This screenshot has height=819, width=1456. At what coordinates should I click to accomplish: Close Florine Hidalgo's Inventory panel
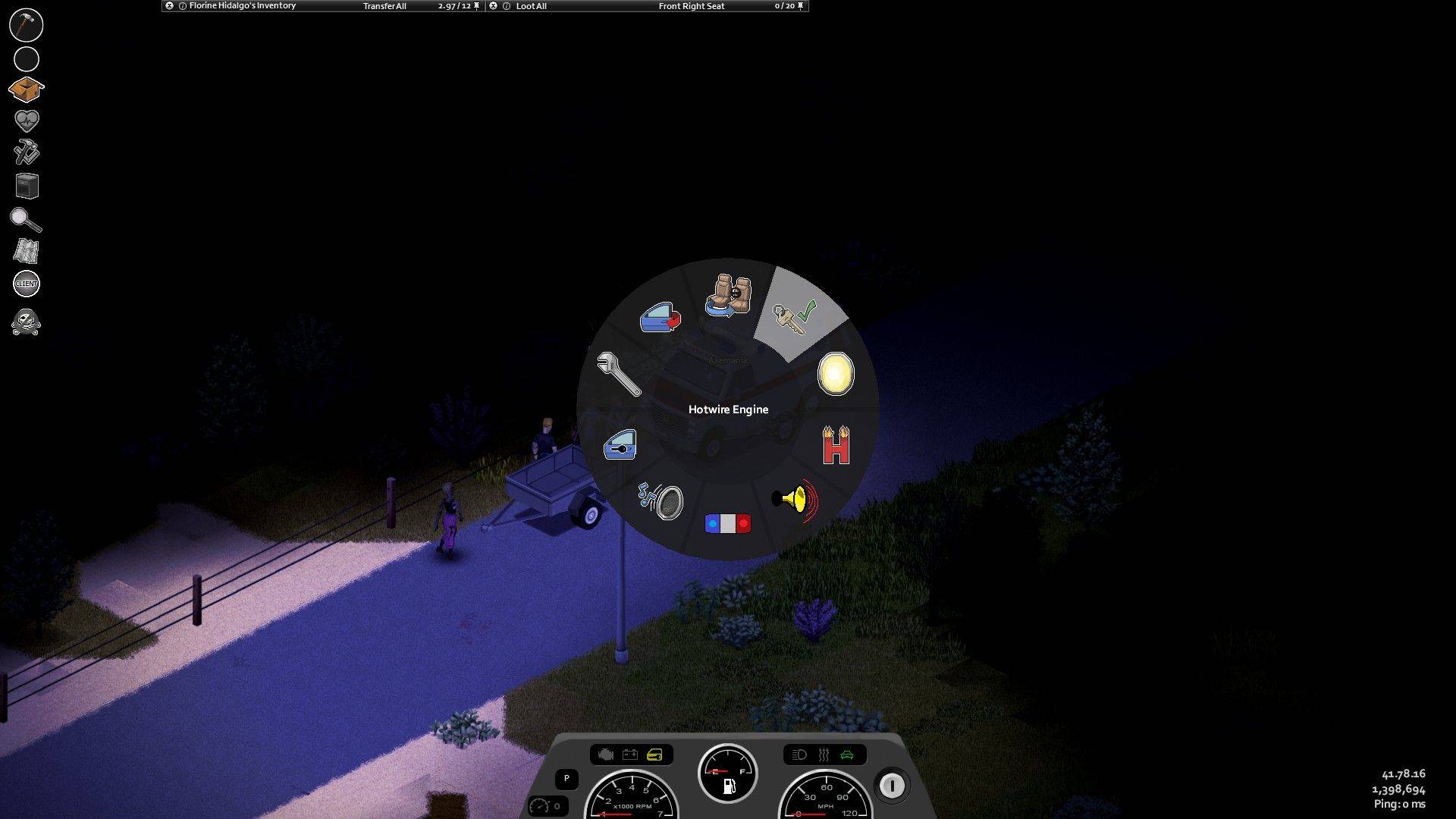point(169,6)
